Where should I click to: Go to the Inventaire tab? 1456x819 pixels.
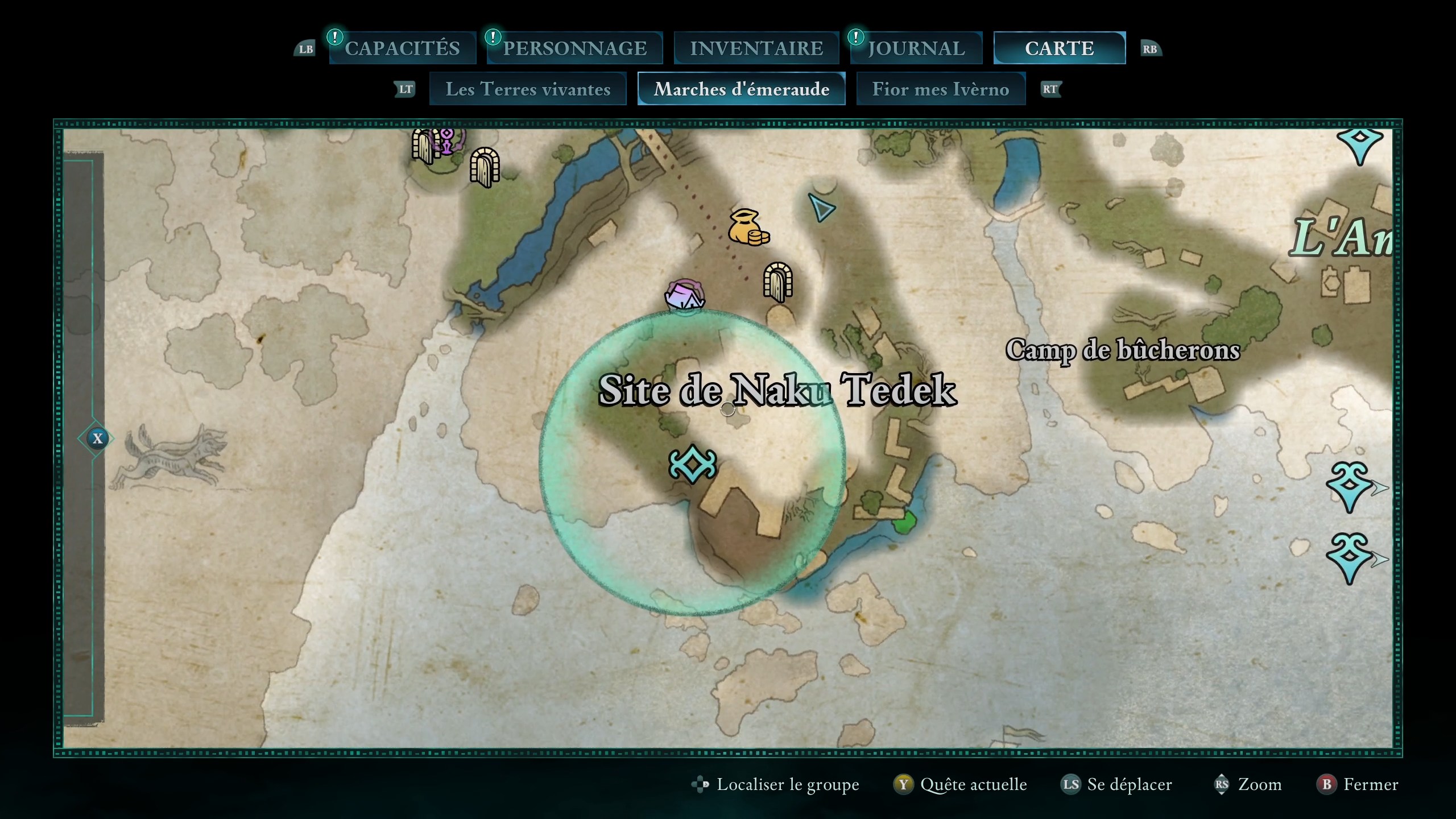[756, 48]
